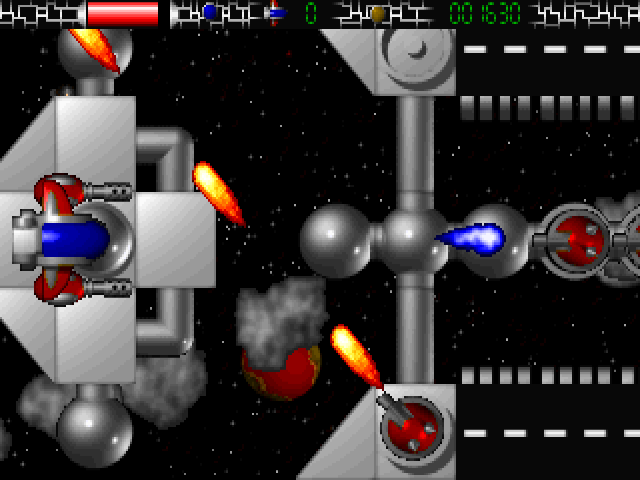Click the gold orb HUD icon

[377, 14]
